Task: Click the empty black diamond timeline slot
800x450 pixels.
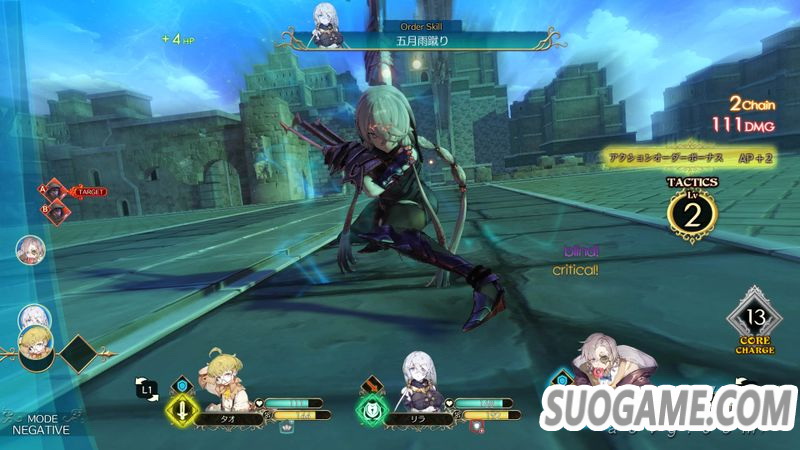Action: pos(80,353)
